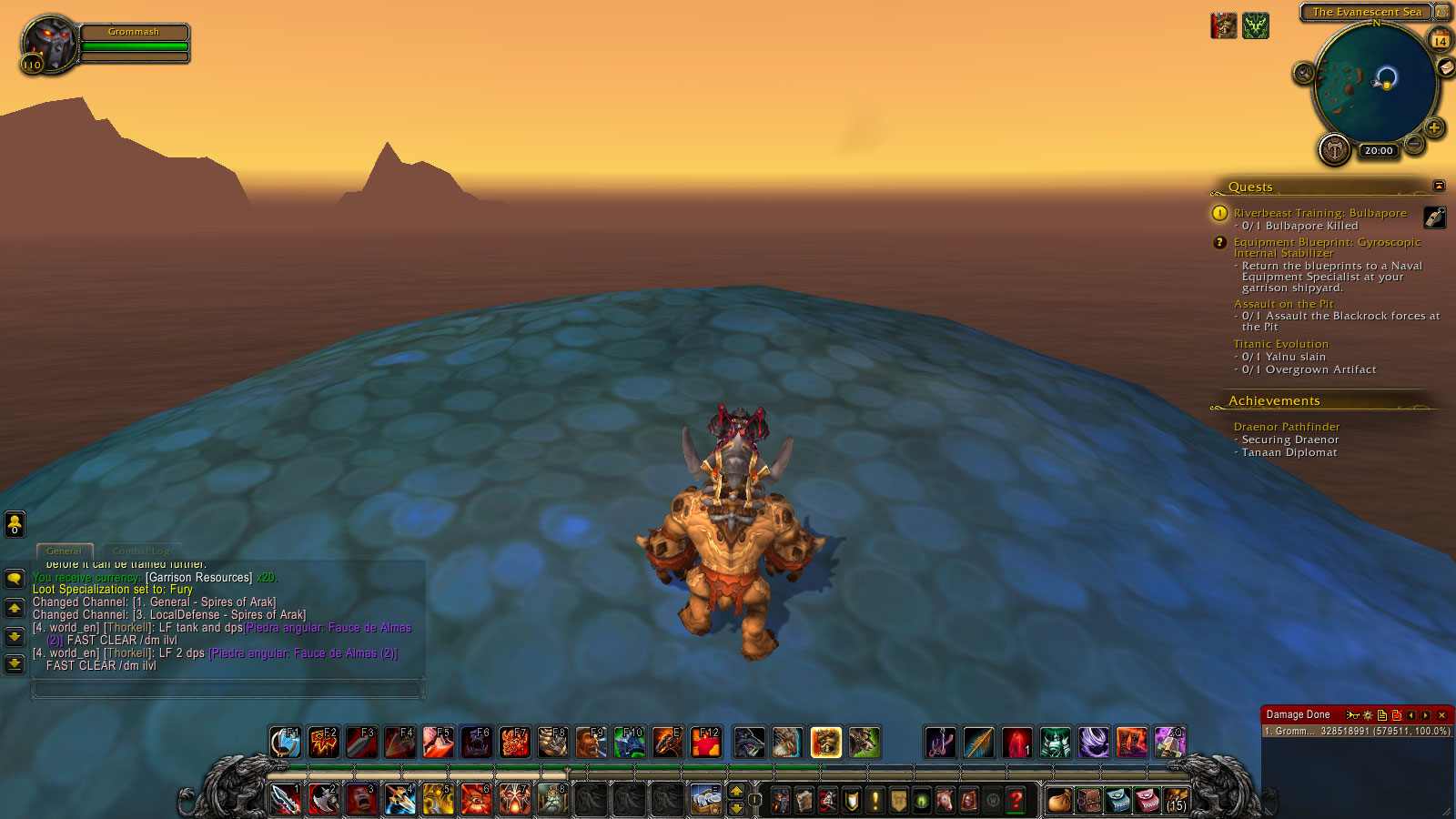Select the Riverbeast Training: Bulbapore quest
Screen dimensions: 1456x819
1319,213
